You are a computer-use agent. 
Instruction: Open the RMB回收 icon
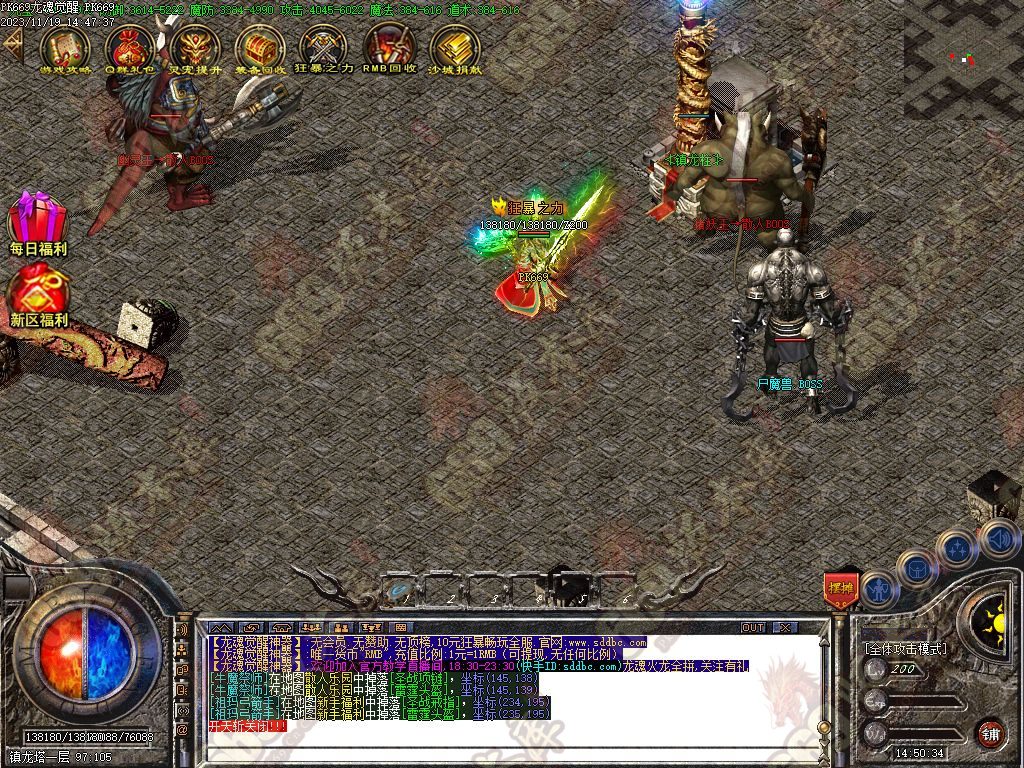click(389, 46)
